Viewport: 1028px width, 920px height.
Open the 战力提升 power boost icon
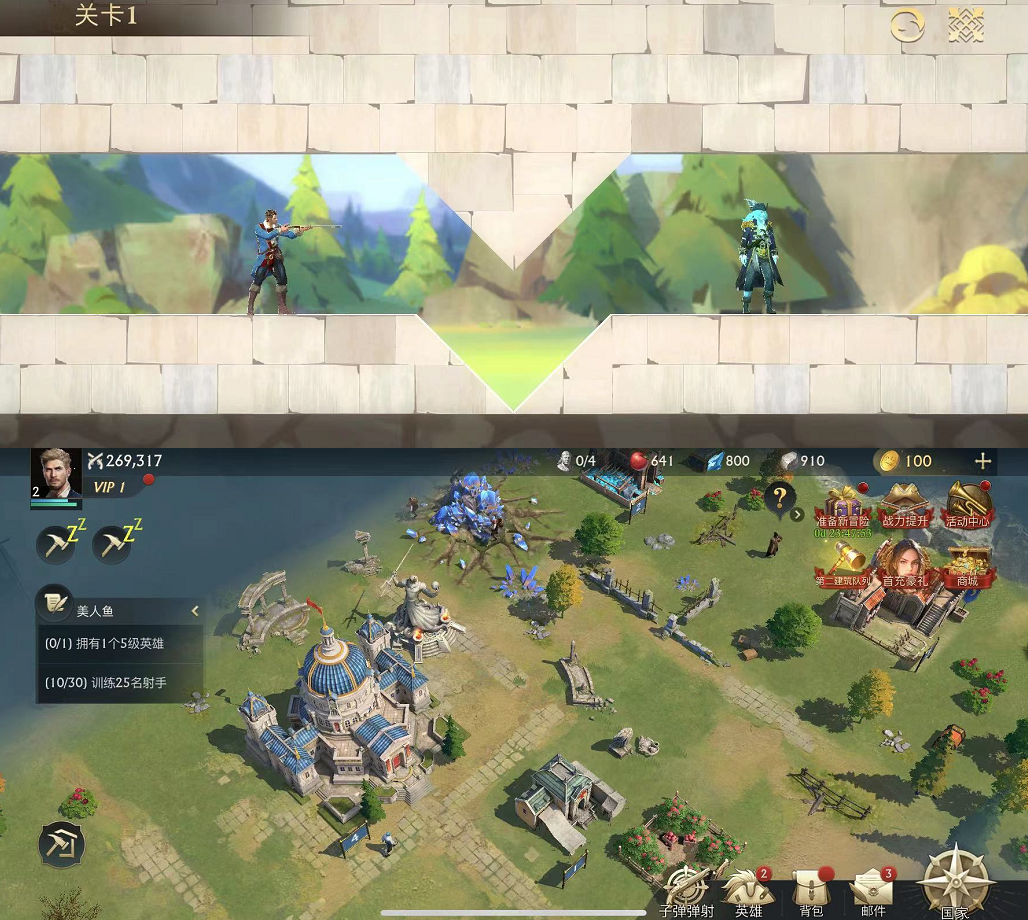905,504
